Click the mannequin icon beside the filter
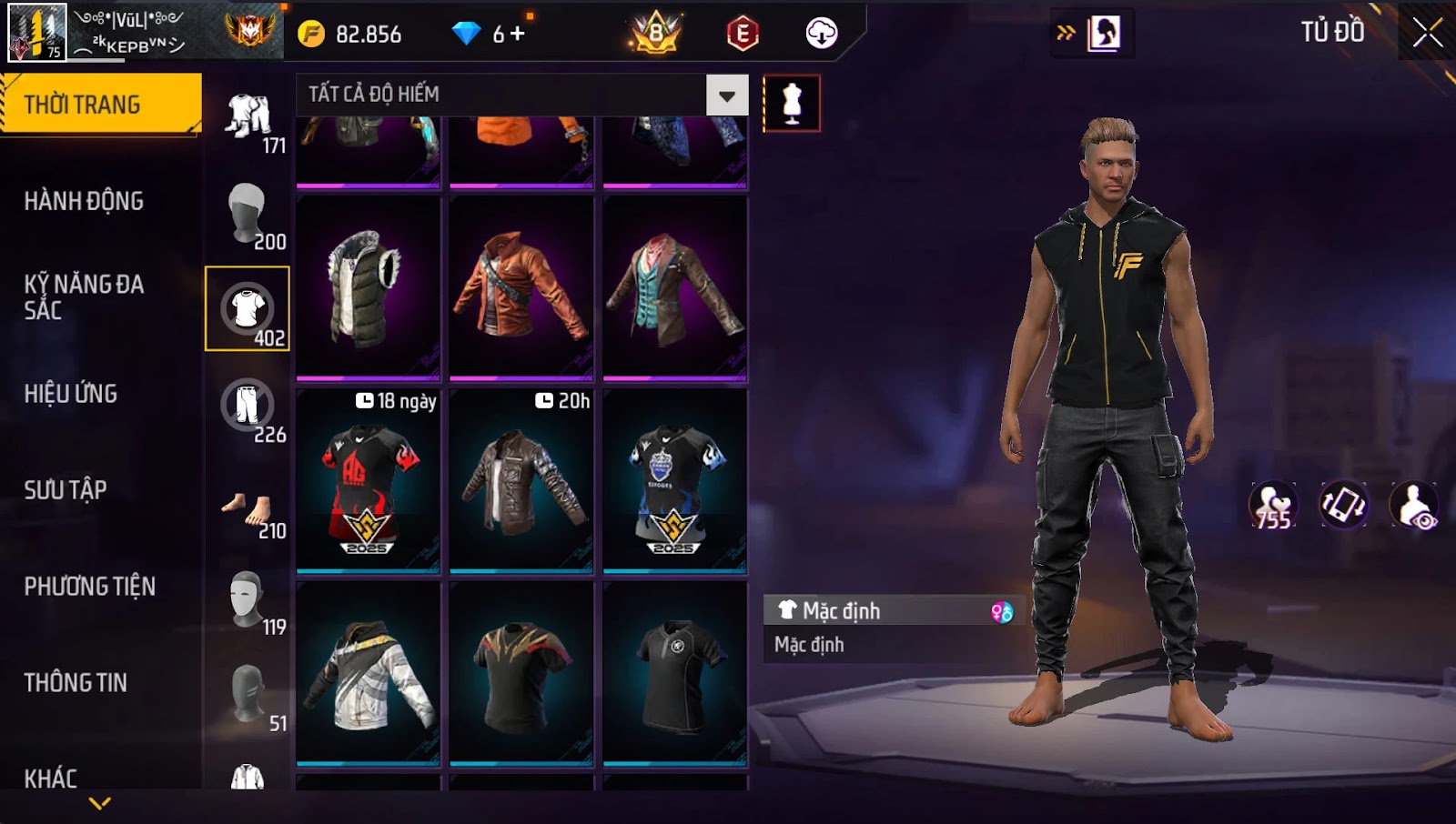 point(792,103)
